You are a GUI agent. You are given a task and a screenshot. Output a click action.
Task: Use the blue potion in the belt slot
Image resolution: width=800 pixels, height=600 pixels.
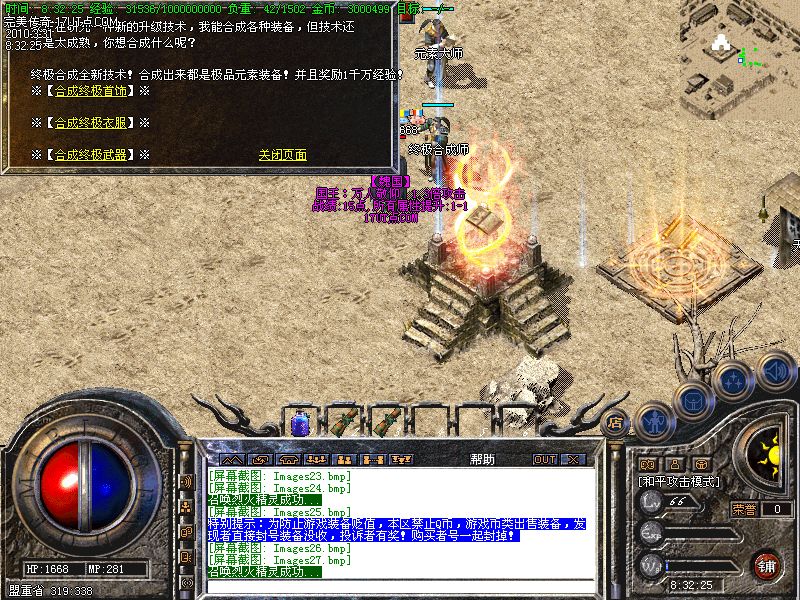tap(300, 422)
